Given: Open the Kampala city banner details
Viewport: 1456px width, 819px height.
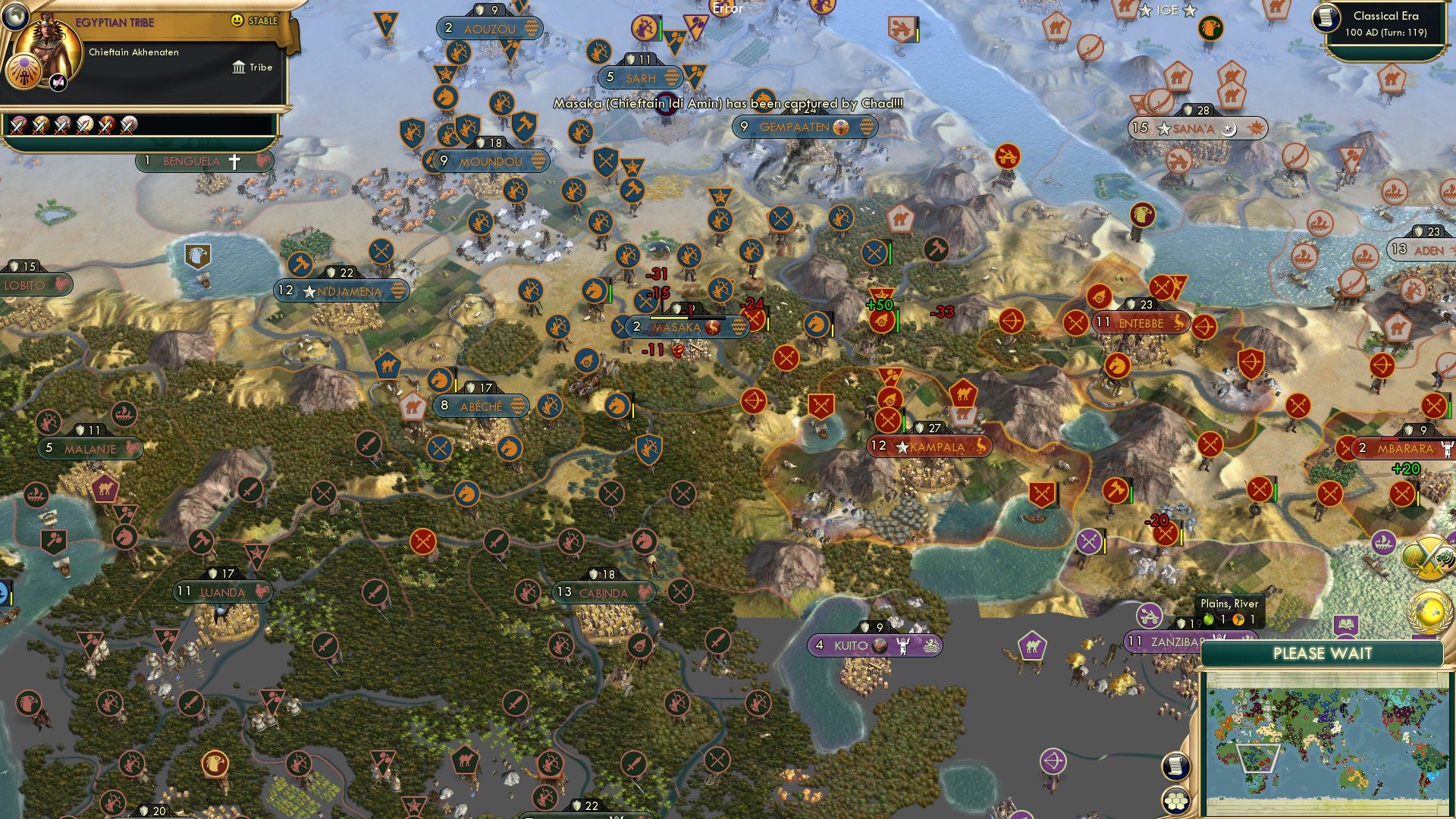Looking at the screenshot, I should [931, 447].
